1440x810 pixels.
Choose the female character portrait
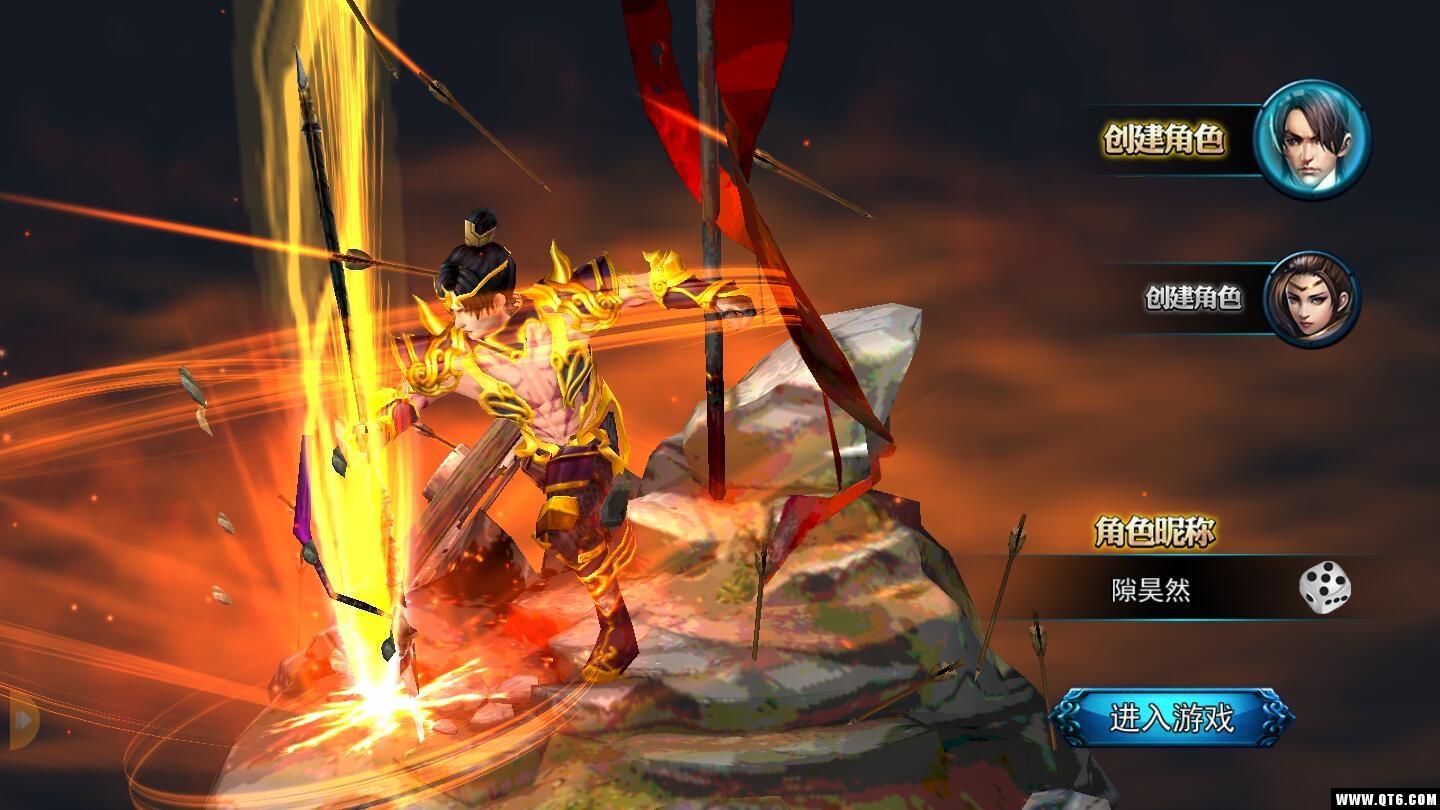[x=1311, y=299]
